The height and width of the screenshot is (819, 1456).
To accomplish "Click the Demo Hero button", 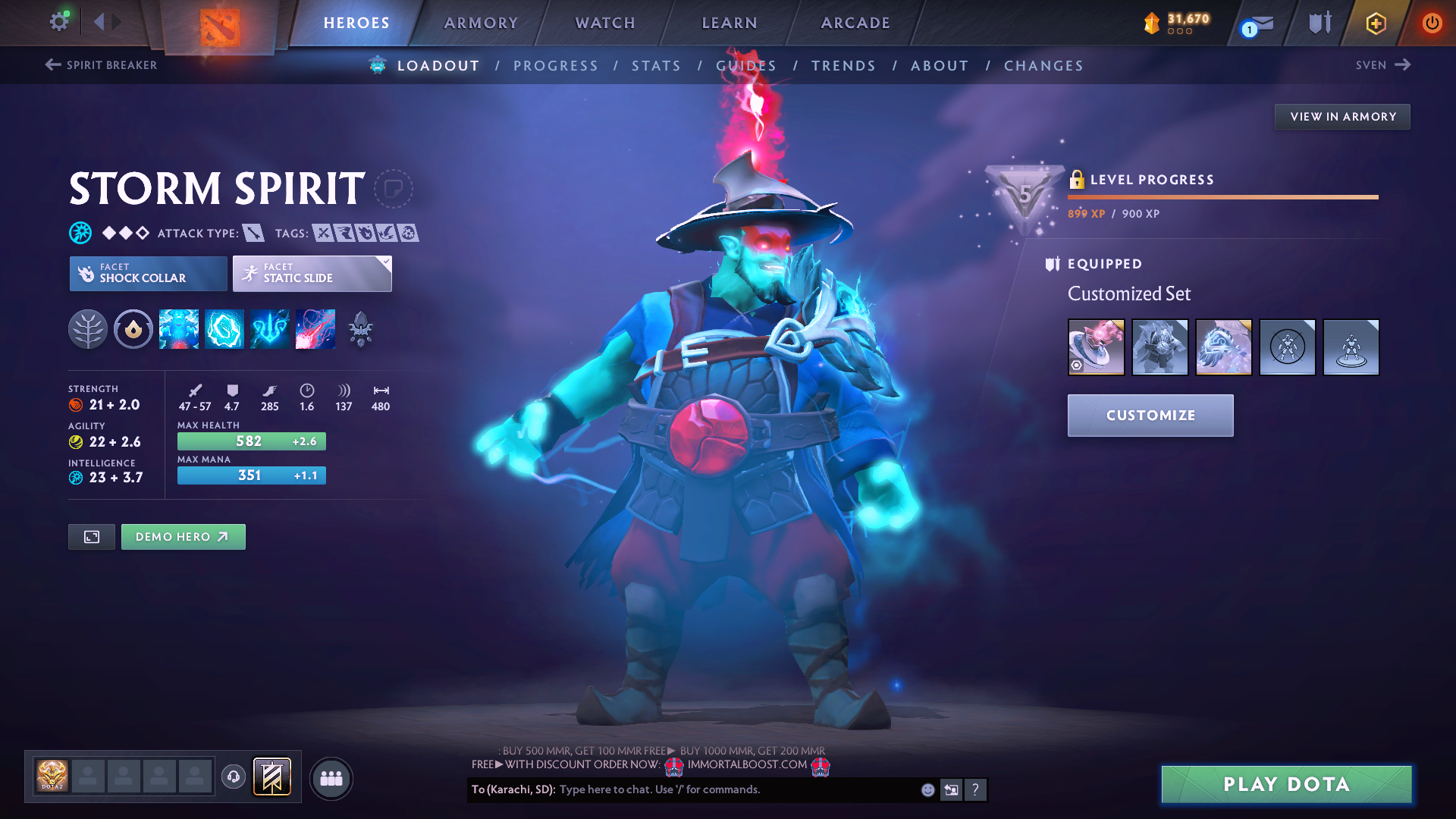I will [x=183, y=537].
